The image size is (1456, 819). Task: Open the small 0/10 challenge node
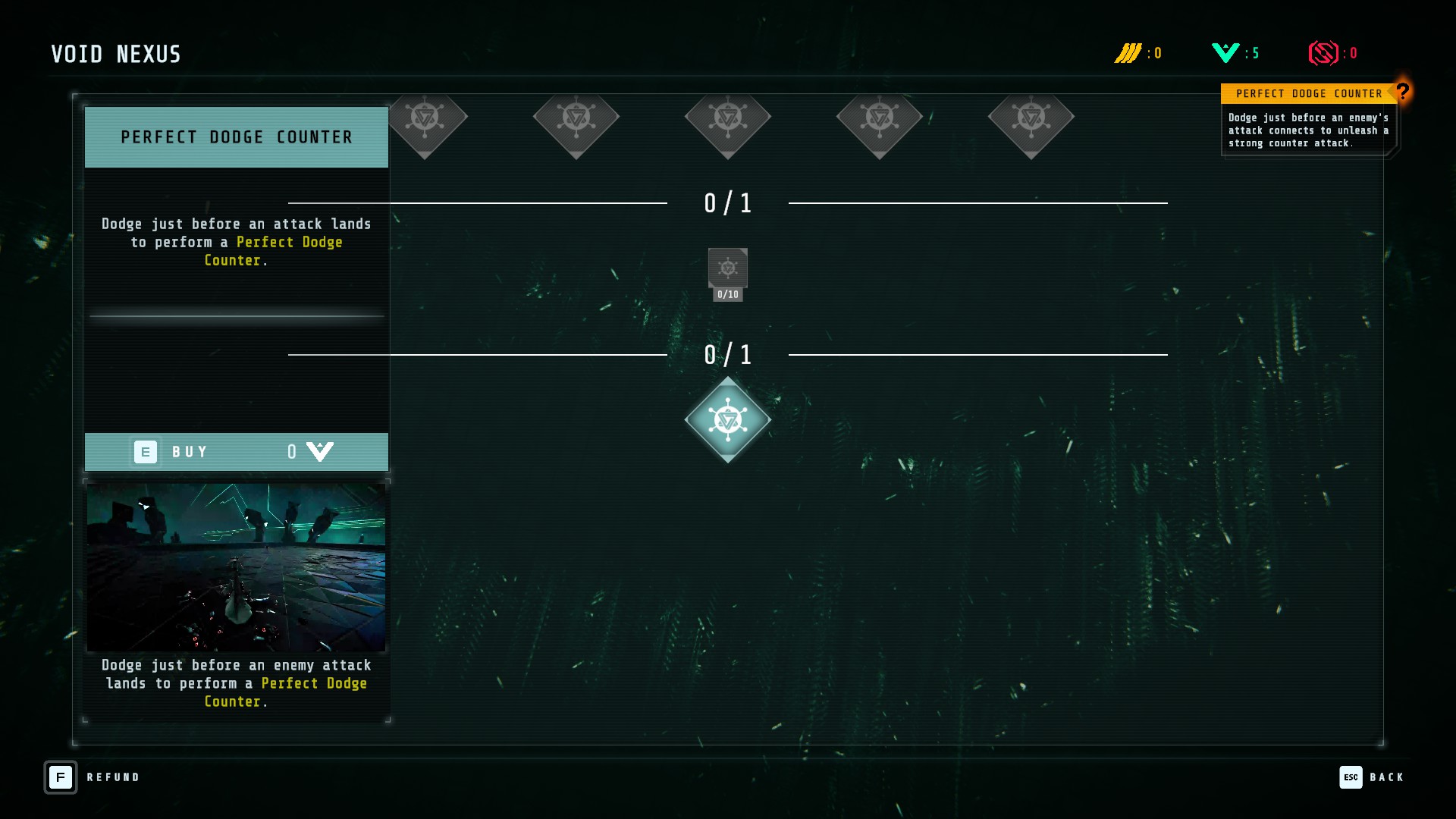click(x=727, y=271)
